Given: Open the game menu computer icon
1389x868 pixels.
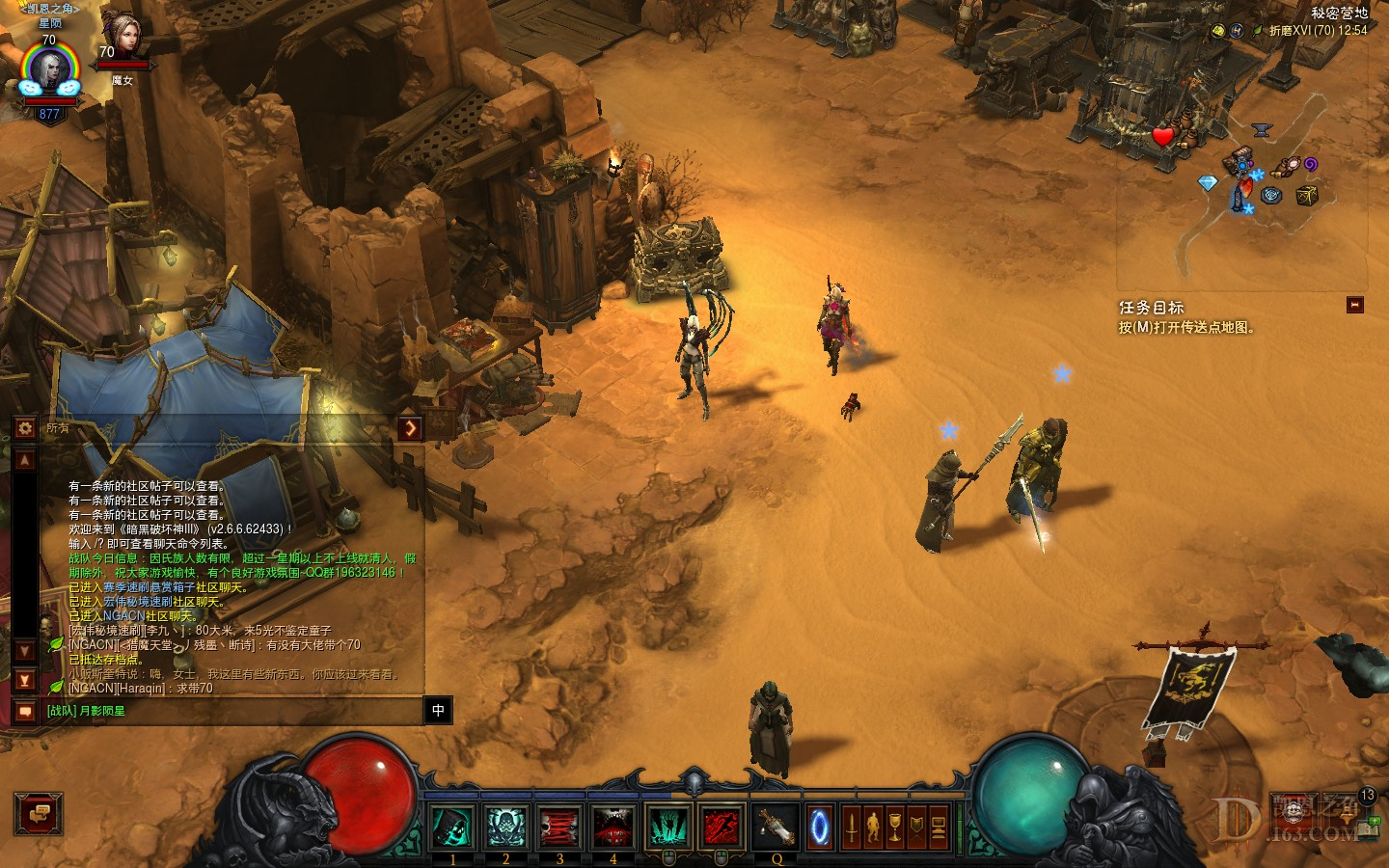Looking at the screenshot, I should click(938, 827).
